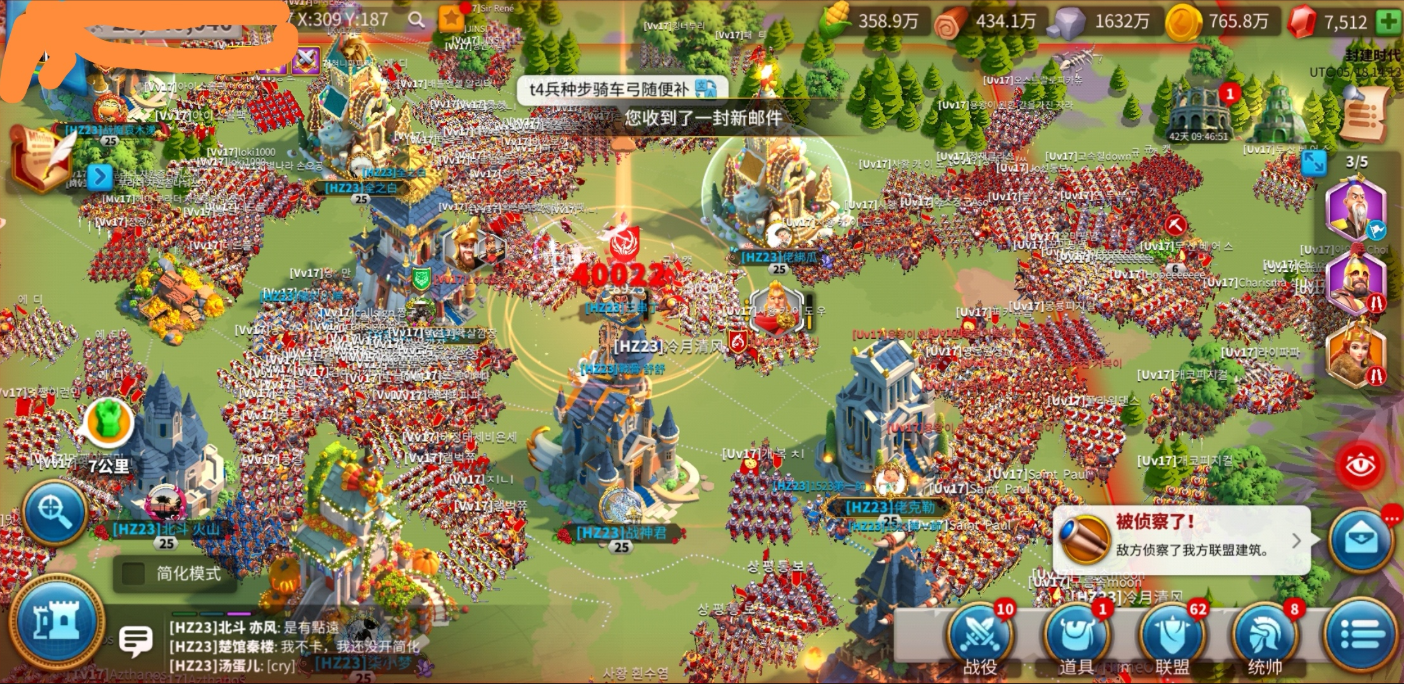This screenshot has width=1404, height=684.
Task: Open the mail envelope button
Action: click(1361, 541)
